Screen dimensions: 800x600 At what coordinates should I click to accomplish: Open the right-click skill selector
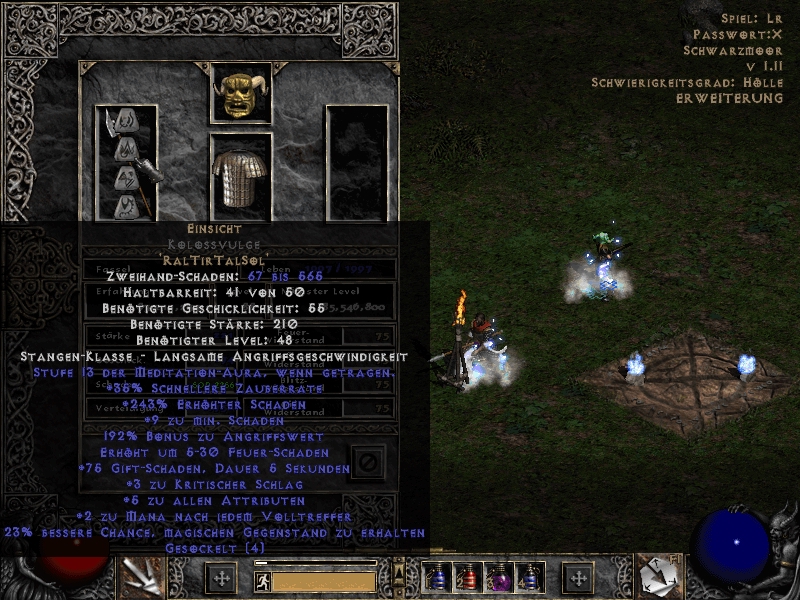click(660, 578)
